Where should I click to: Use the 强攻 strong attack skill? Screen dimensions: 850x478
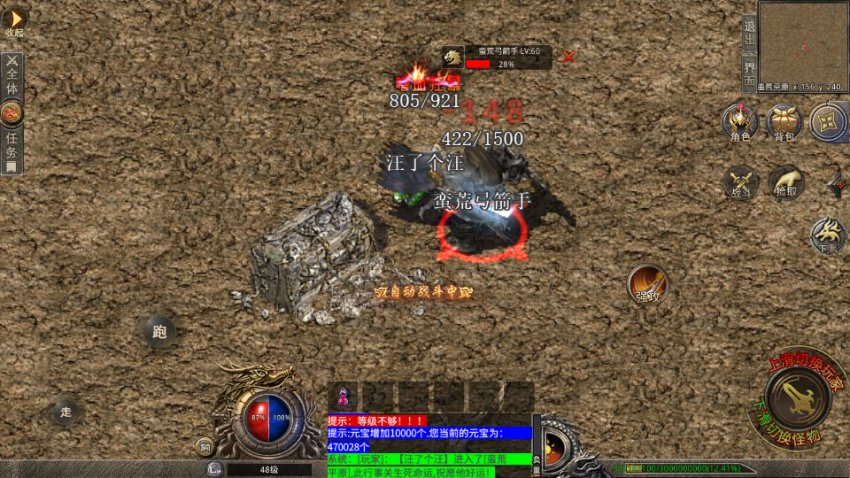pyautogui.click(x=647, y=285)
